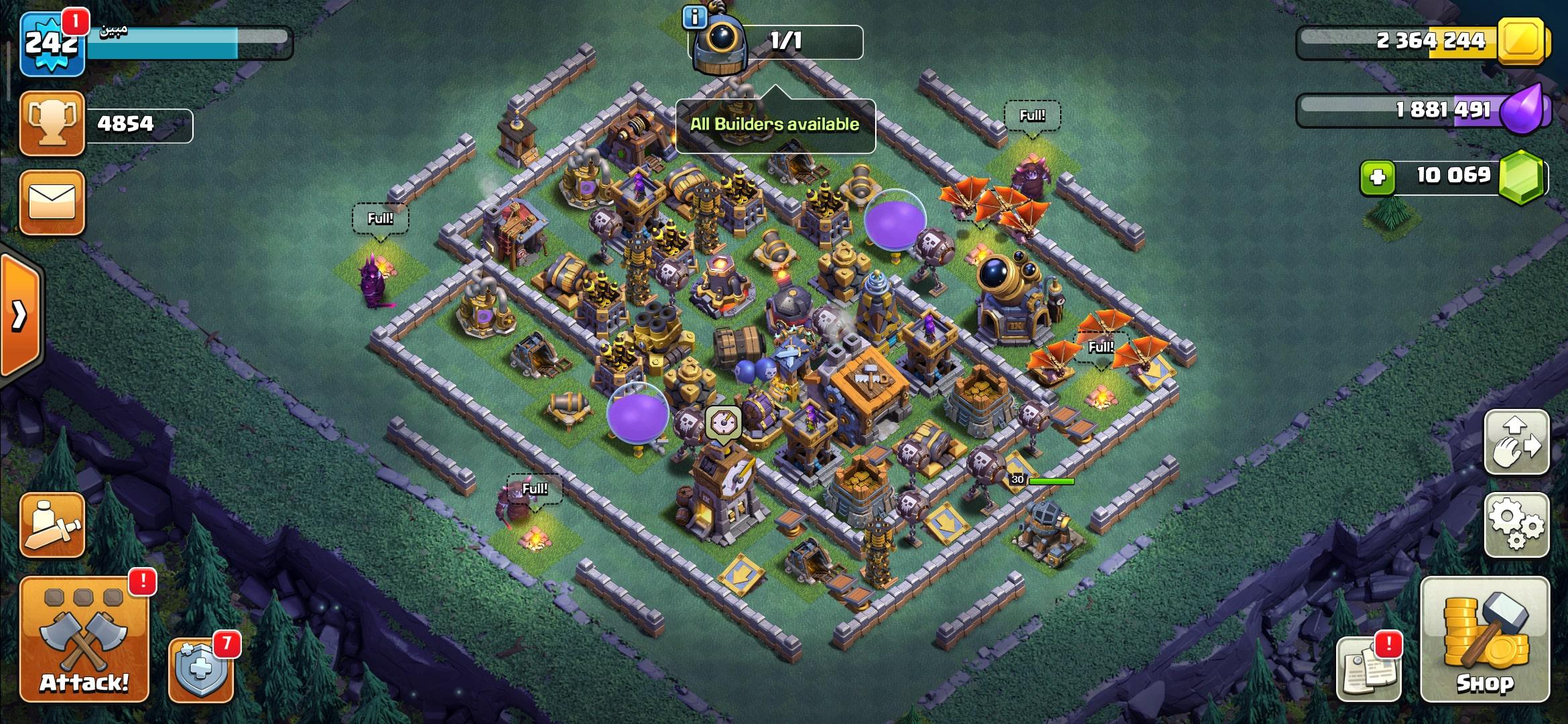Enter village edit layout mode
This screenshot has height=724, width=1568.
(x=1516, y=442)
